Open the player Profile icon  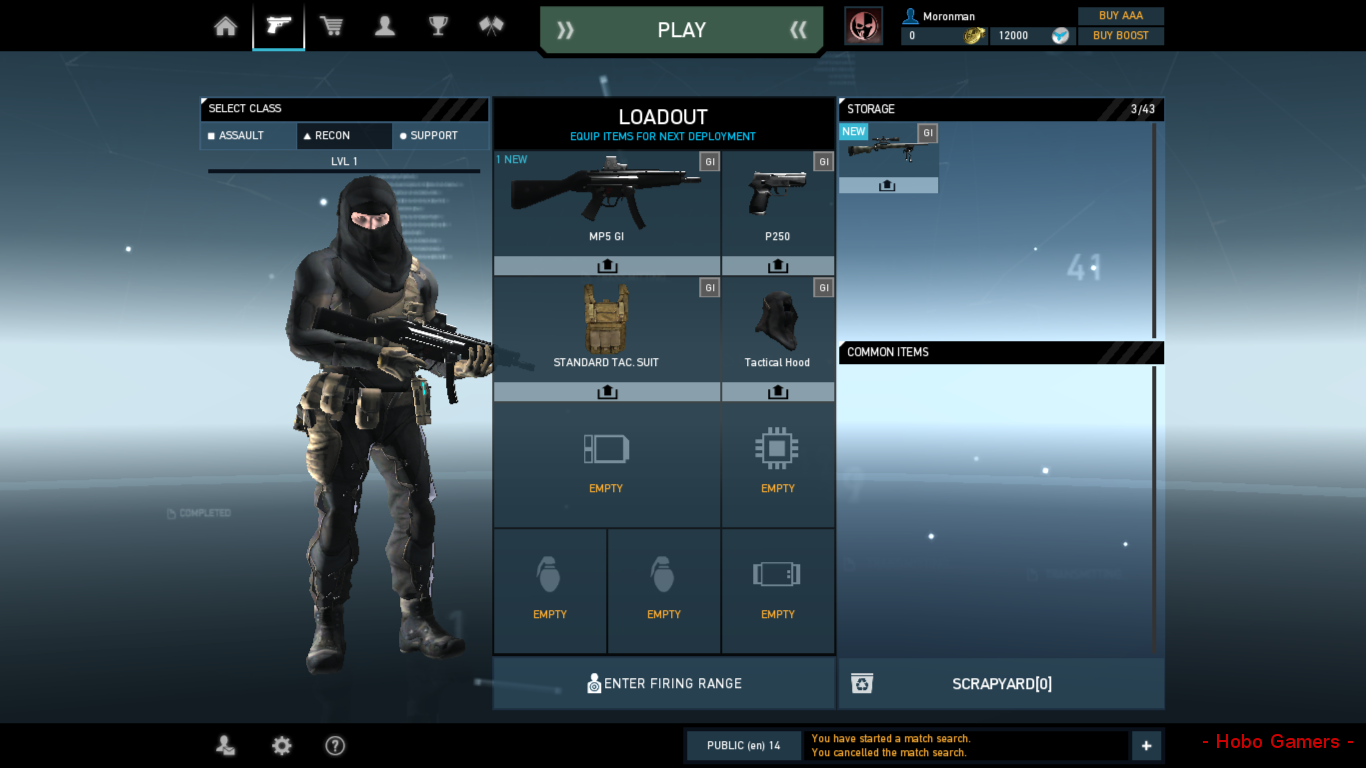(384, 26)
